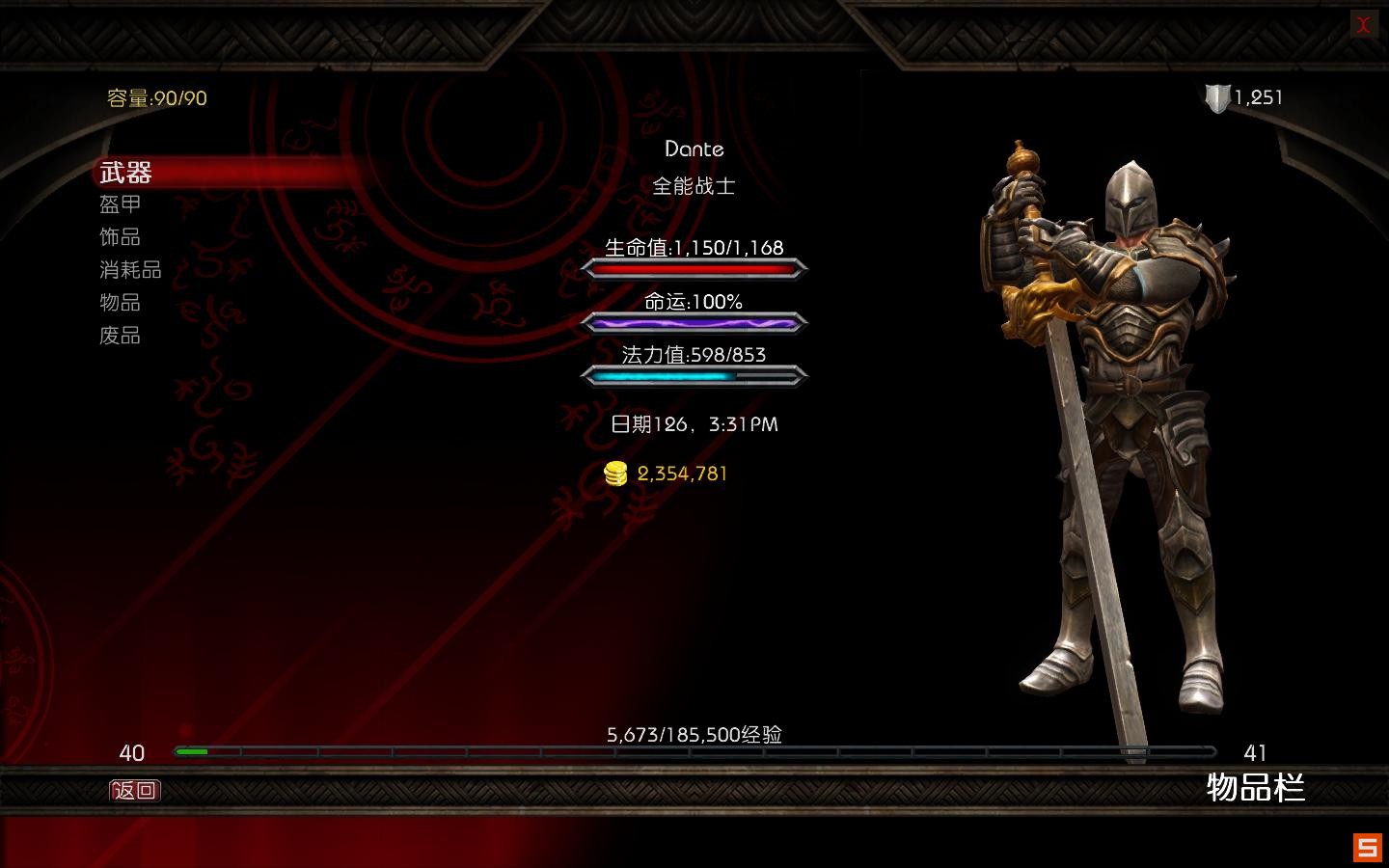This screenshot has height=868, width=1389.
Task: Close the inventory with the red X
Action: 1363,25
